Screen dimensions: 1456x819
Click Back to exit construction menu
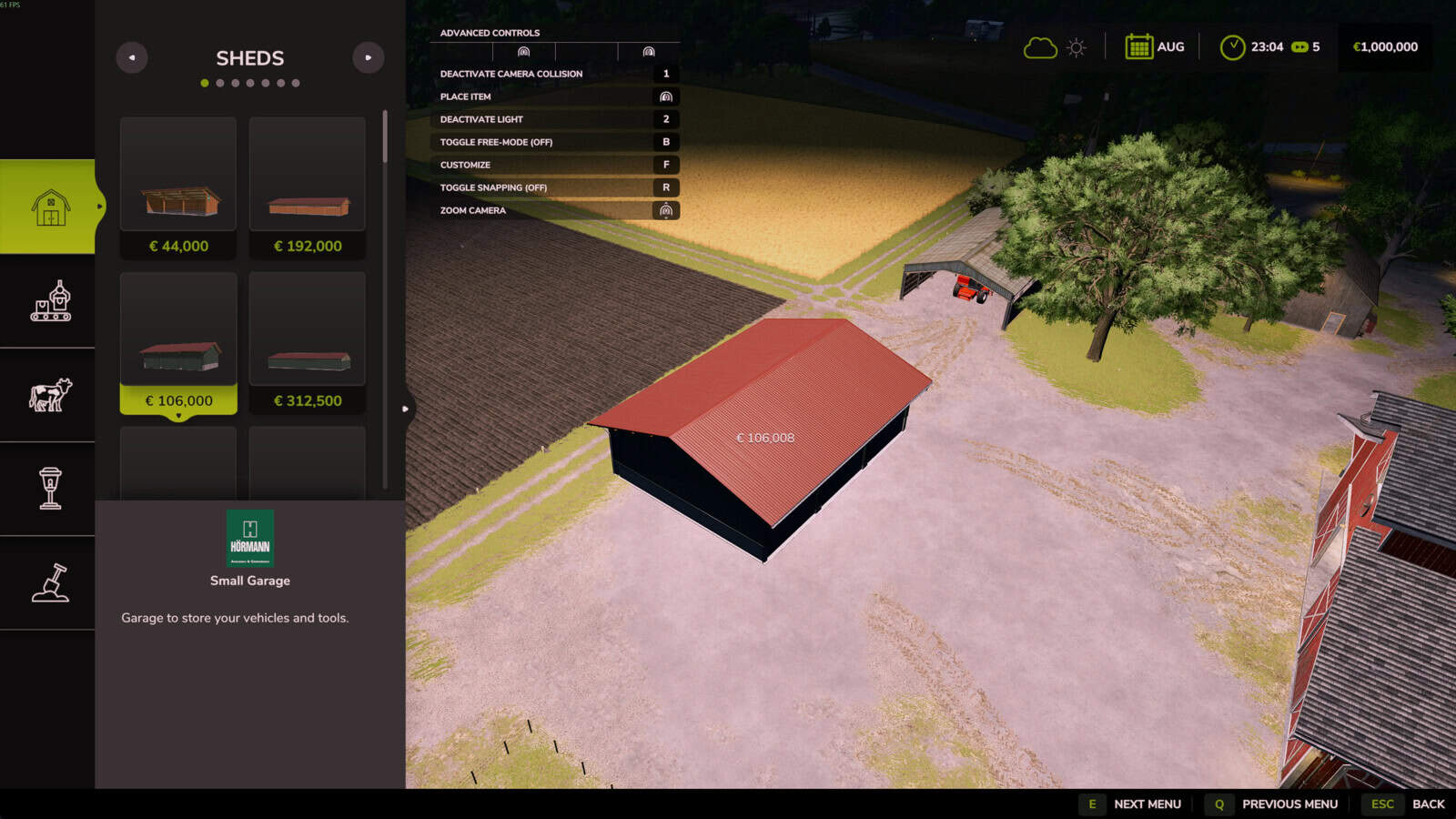coord(1404,804)
